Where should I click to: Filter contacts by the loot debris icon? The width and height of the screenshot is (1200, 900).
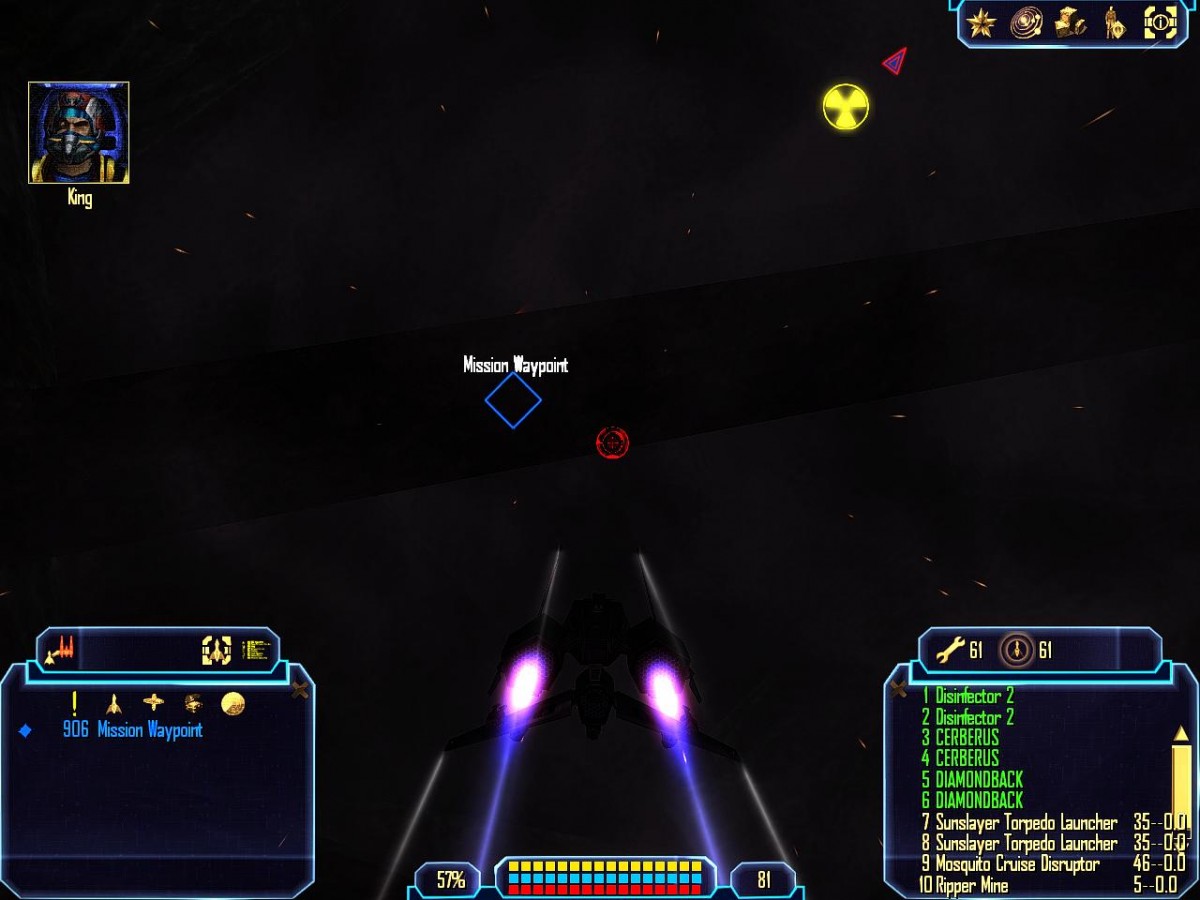pos(193,703)
